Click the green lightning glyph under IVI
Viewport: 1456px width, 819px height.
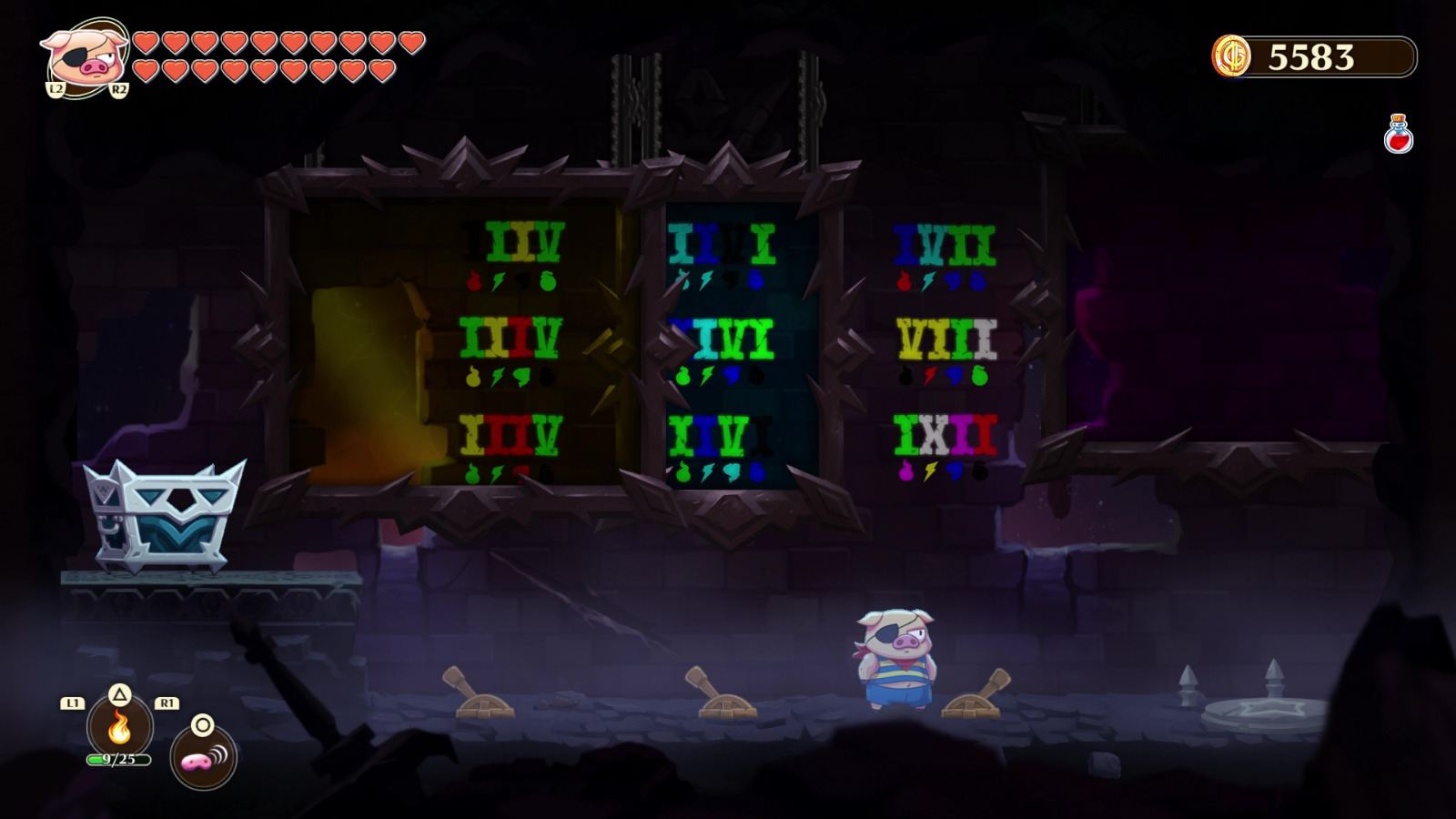pos(706,375)
